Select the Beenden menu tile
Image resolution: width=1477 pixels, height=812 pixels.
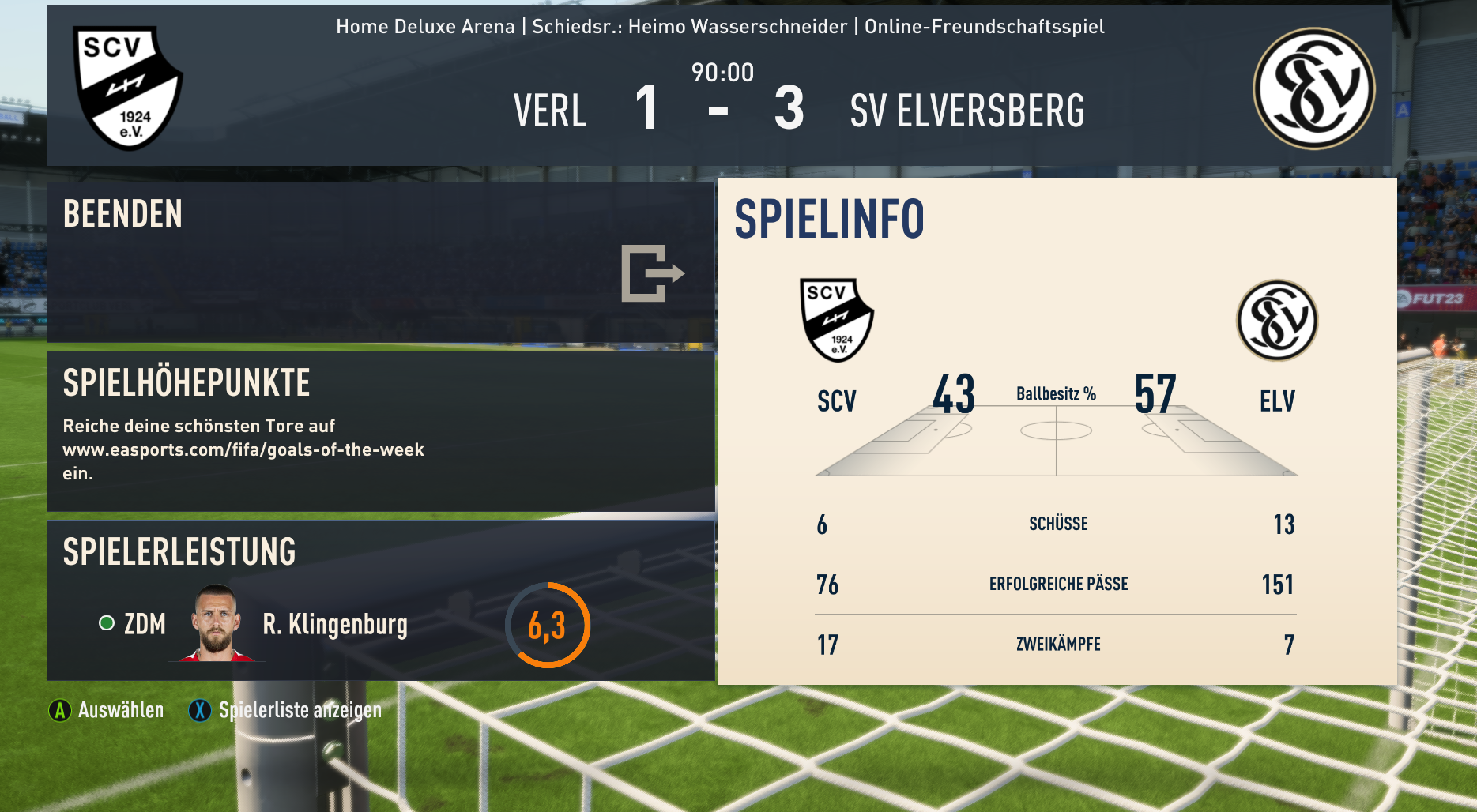point(380,262)
